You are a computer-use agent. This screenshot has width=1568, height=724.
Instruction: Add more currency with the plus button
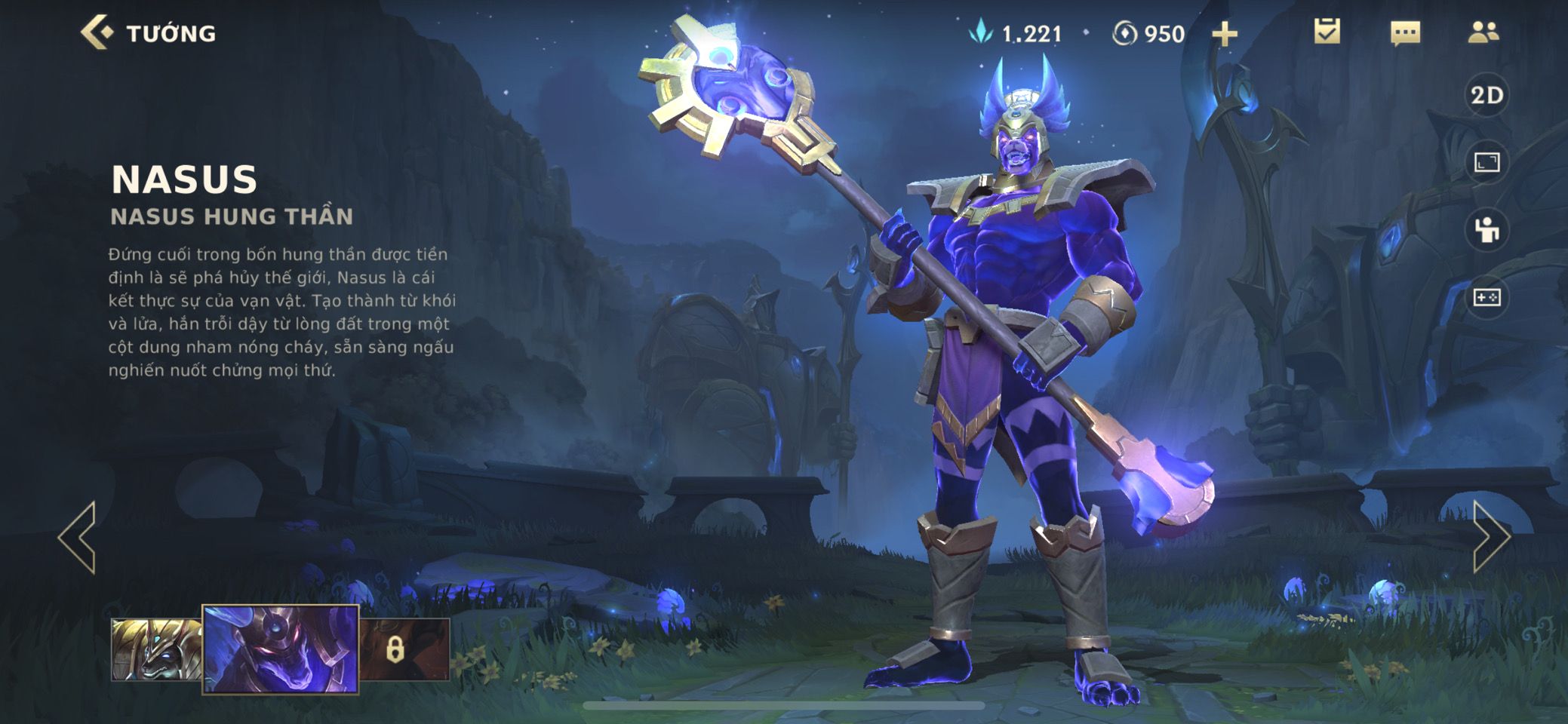coord(1224,34)
